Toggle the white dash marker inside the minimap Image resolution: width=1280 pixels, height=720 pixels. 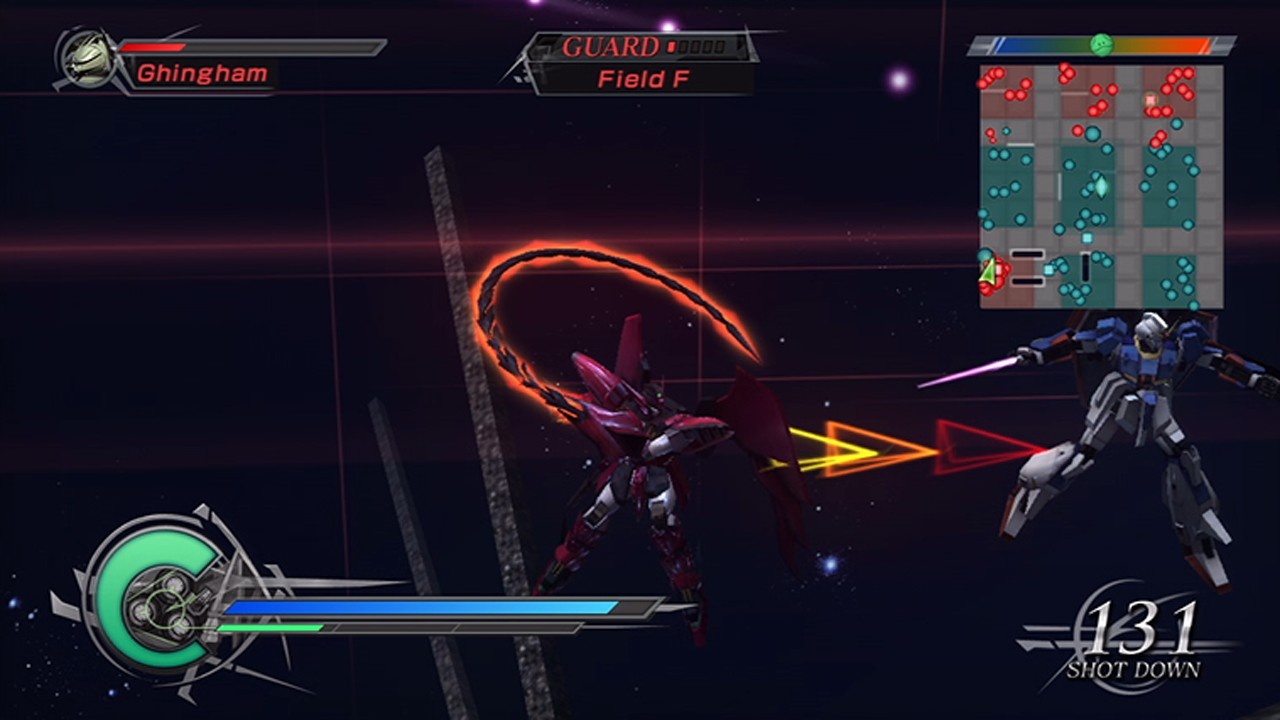point(1028,252)
